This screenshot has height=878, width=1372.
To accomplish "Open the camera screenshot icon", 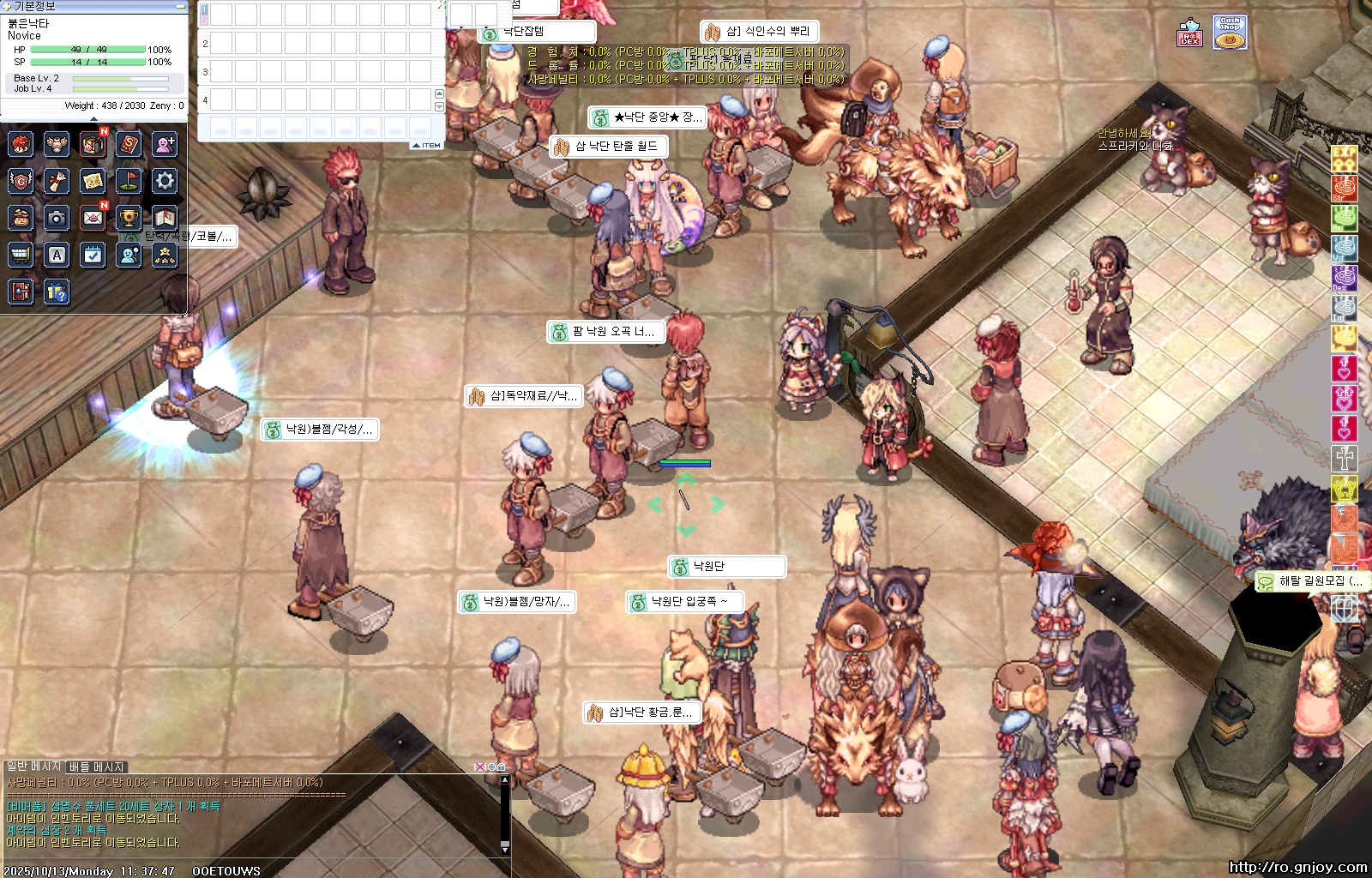I will tap(57, 218).
